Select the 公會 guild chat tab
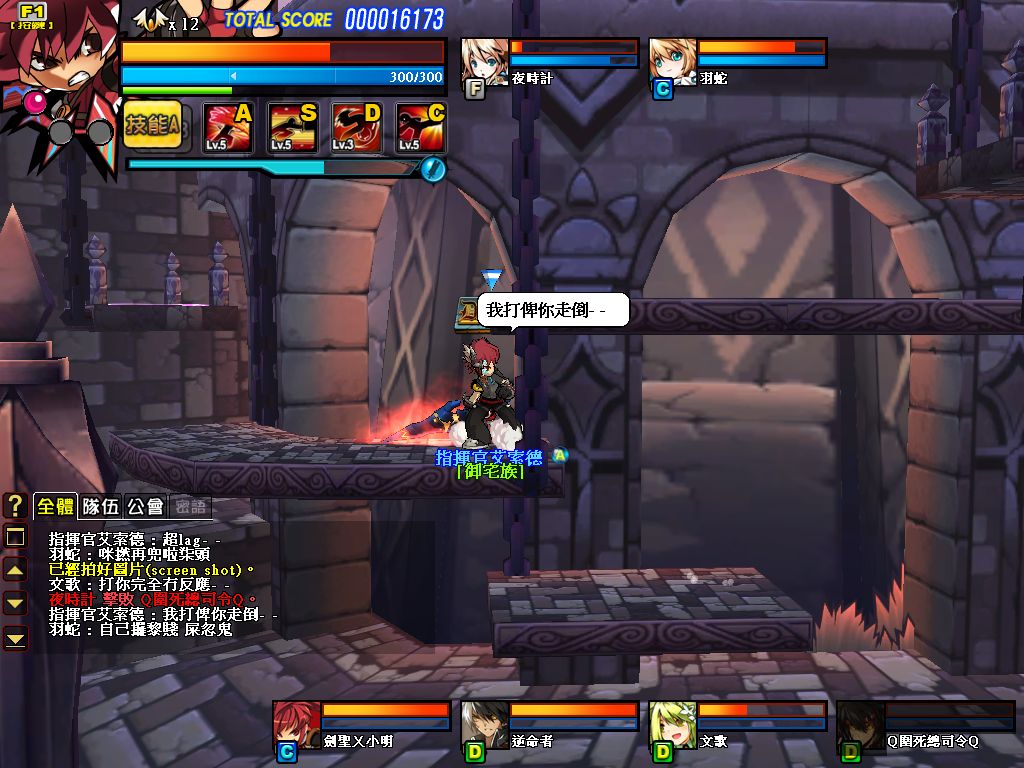 [x=145, y=507]
